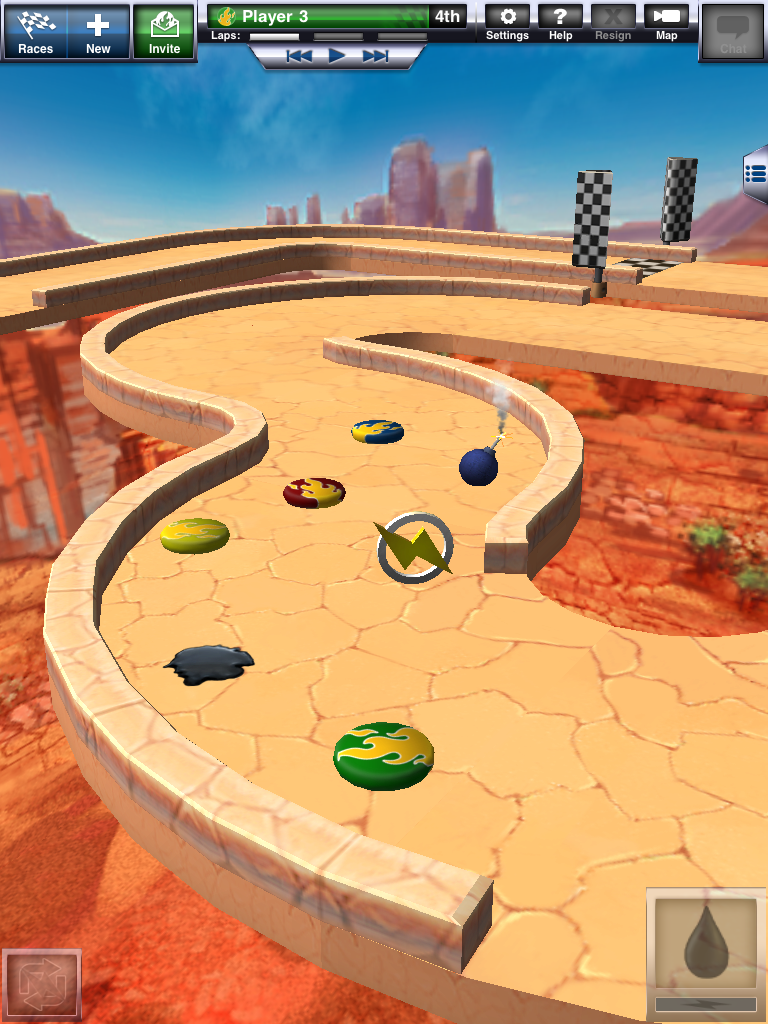The height and width of the screenshot is (1024, 768).
Task: Open the Races list
Action: point(36,31)
